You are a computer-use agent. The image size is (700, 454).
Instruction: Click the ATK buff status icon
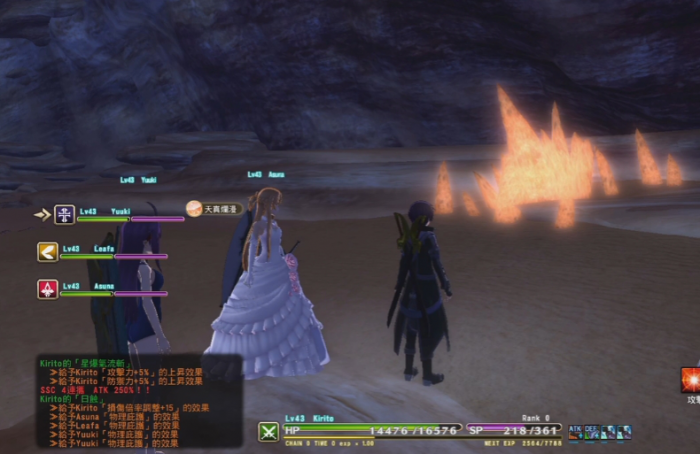point(575,432)
